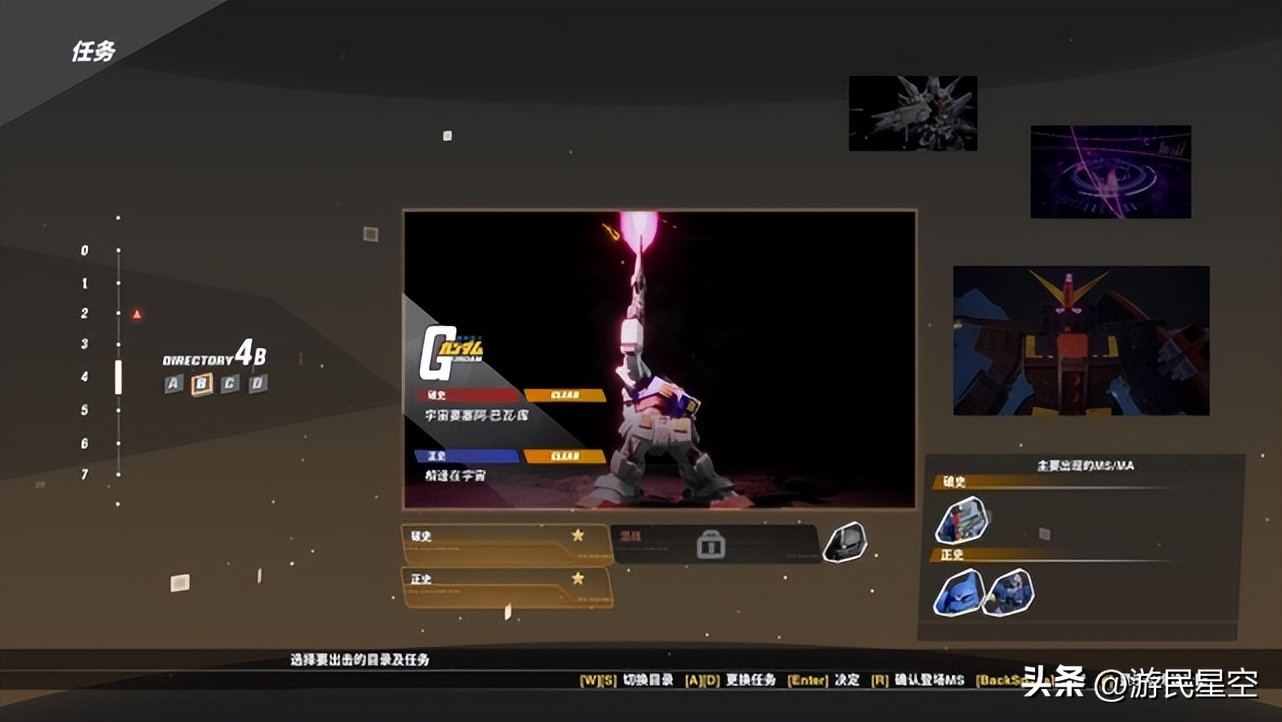
Task: Choose directory number 2 with red marker
Action: [86, 314]
